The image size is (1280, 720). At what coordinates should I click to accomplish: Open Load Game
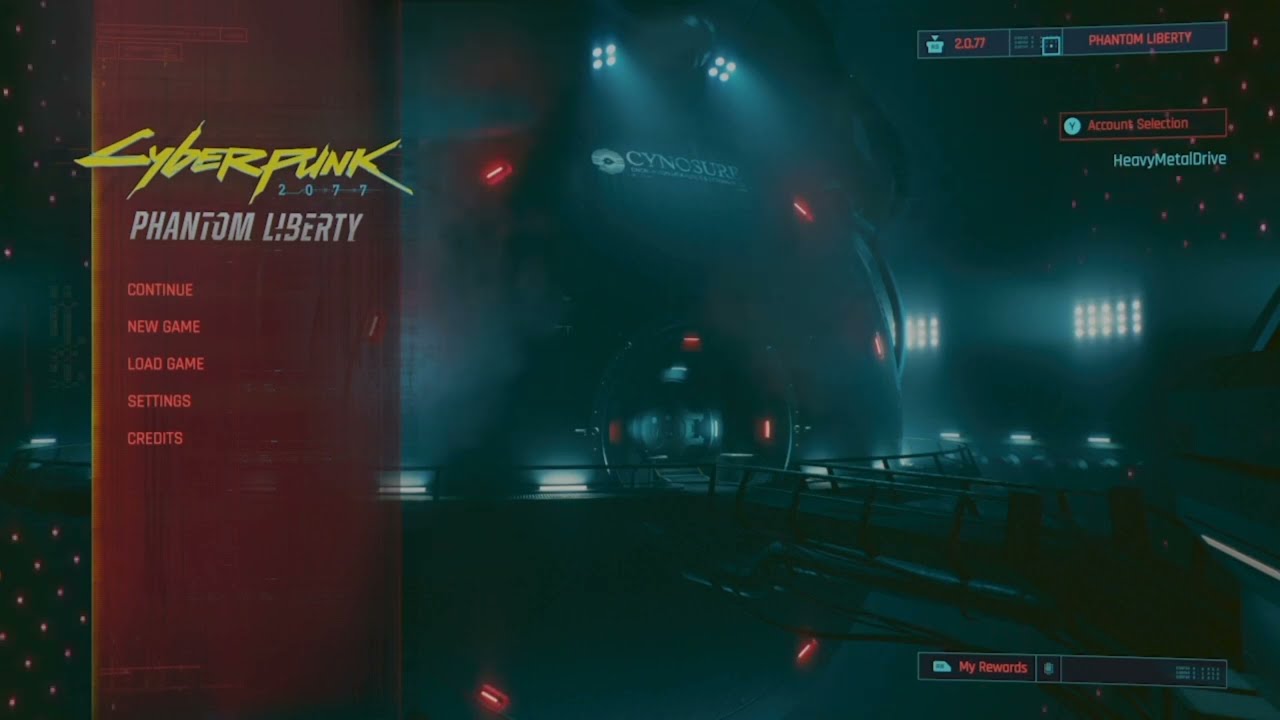coord(165,363)
